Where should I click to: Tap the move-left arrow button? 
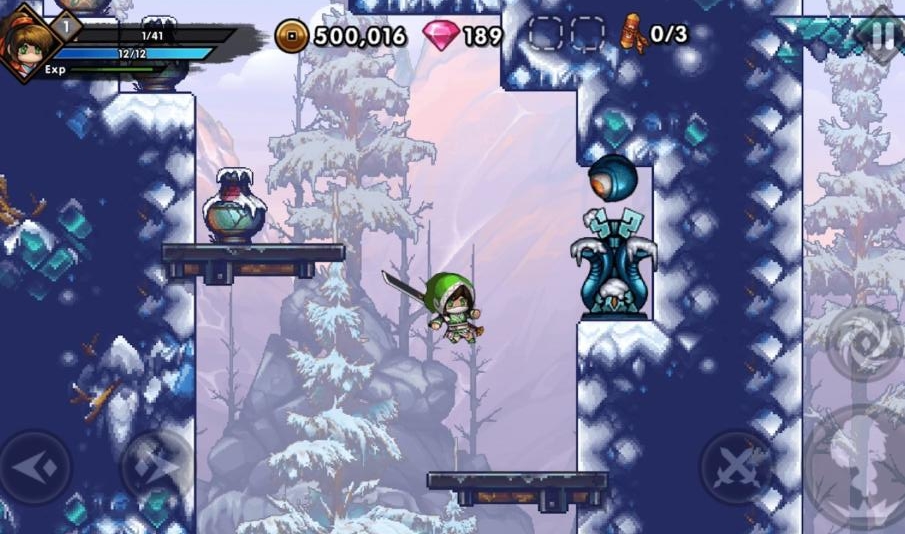pyautogui.click(x=36, y=467)
